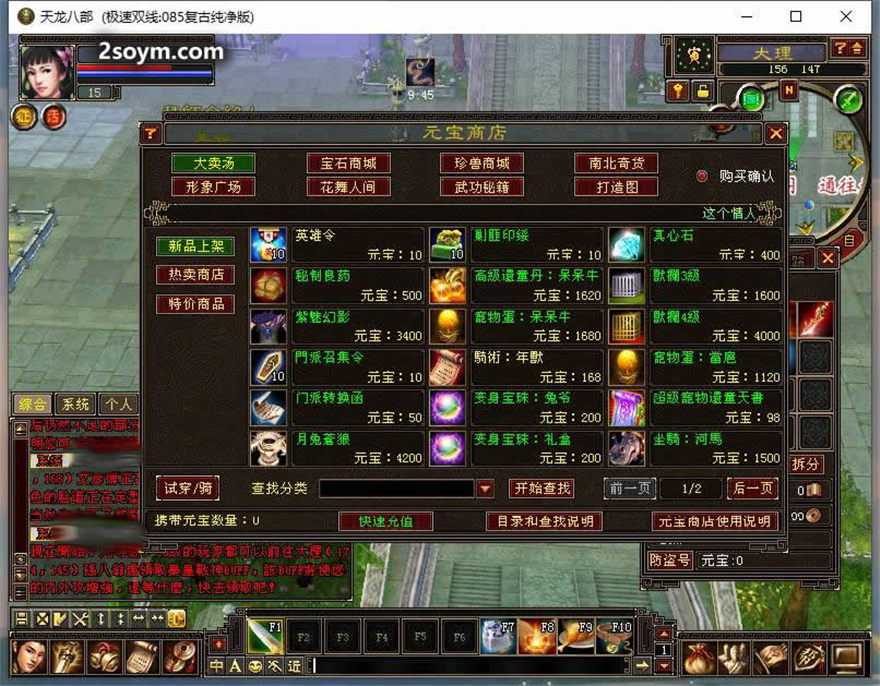The height and width of the screenshot is (686, 880).
Task: Go to the next page with 后一页
Action: click(x=753, y=488)
